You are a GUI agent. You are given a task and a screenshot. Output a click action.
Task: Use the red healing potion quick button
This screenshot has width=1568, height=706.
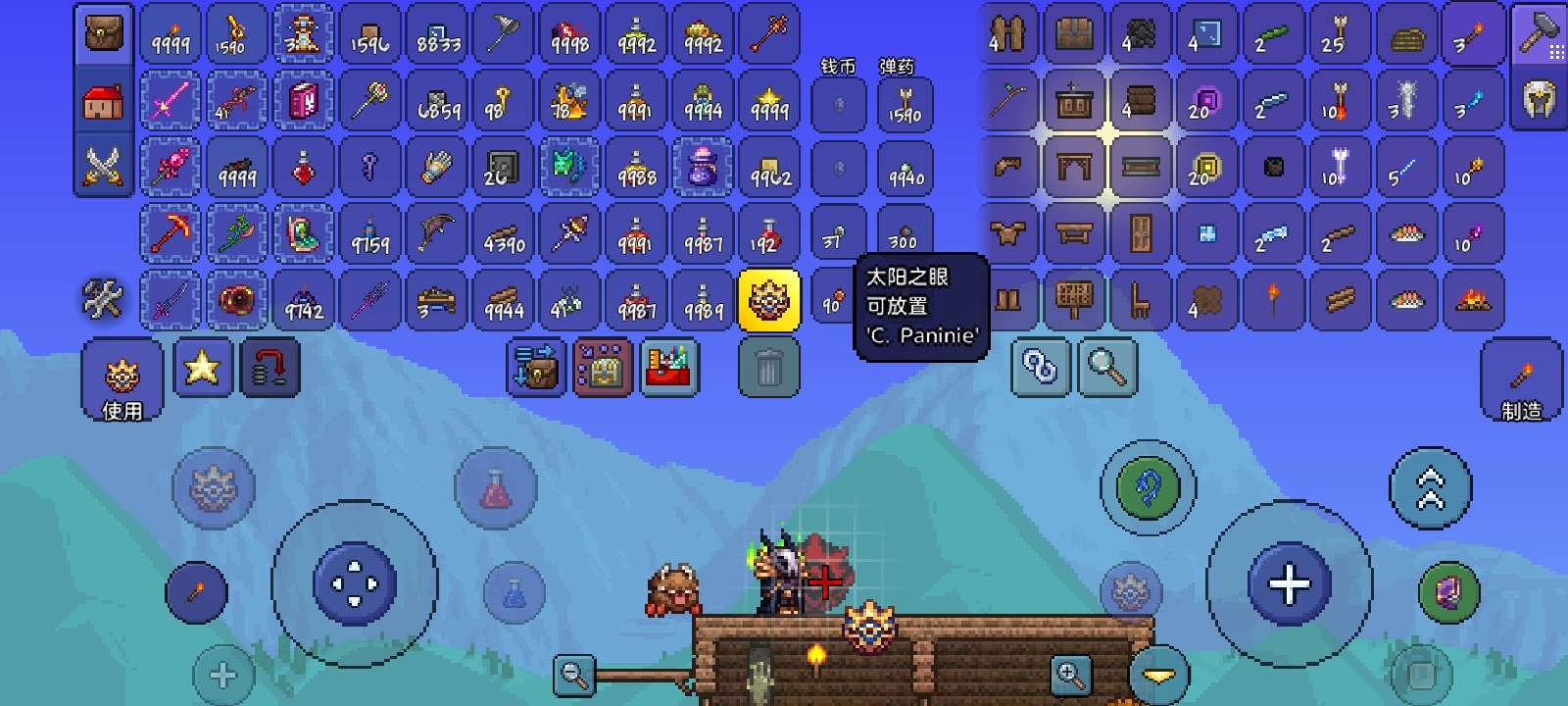coord(496,488)
